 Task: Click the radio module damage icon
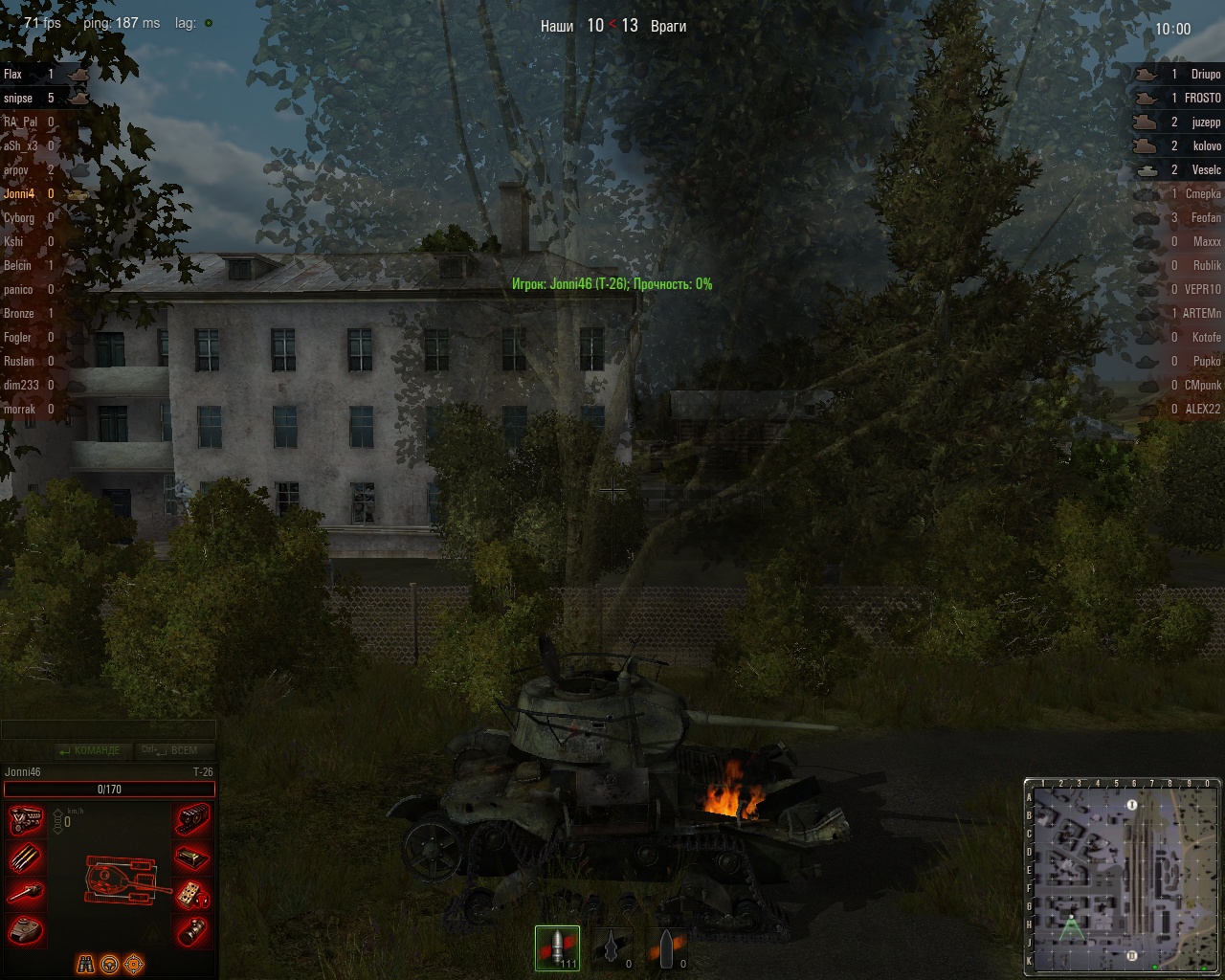192,894
